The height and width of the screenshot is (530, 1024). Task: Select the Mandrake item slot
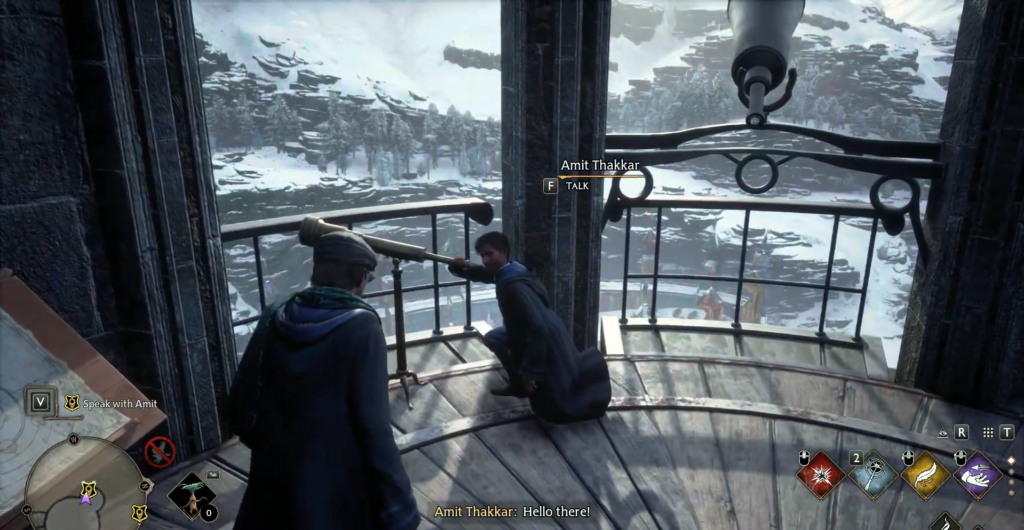pyautogui.click(x=190, y=495)
